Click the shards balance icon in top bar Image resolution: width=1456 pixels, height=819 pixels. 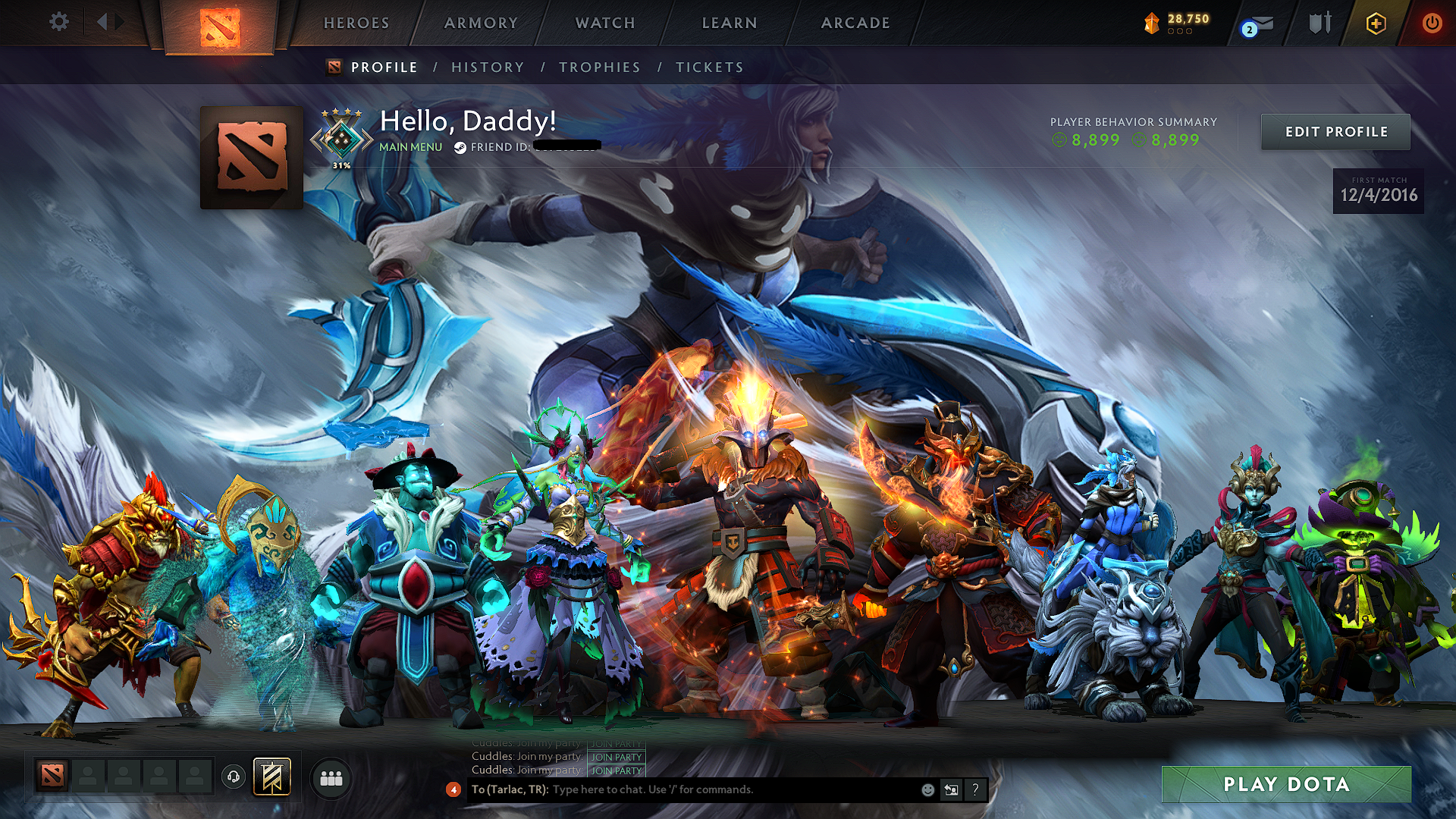(x=1150, y=23)
